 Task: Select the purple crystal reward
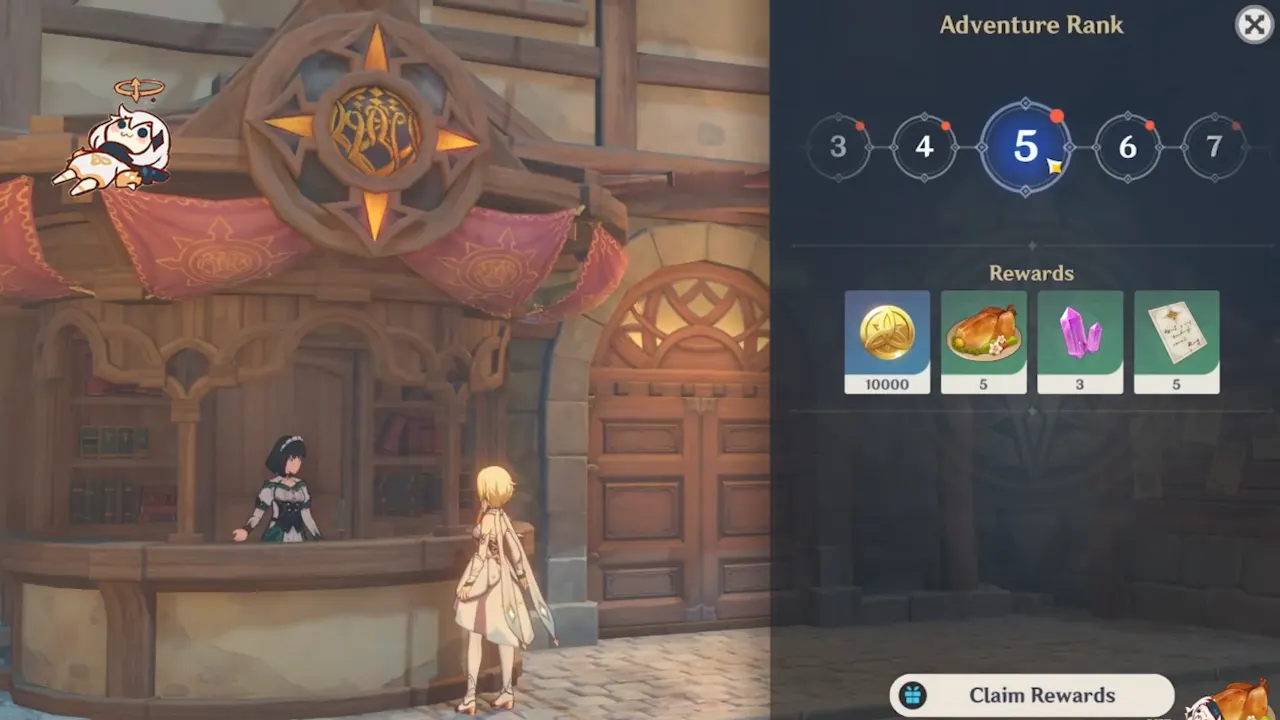pyautogui.click(x=1080, y=342)
